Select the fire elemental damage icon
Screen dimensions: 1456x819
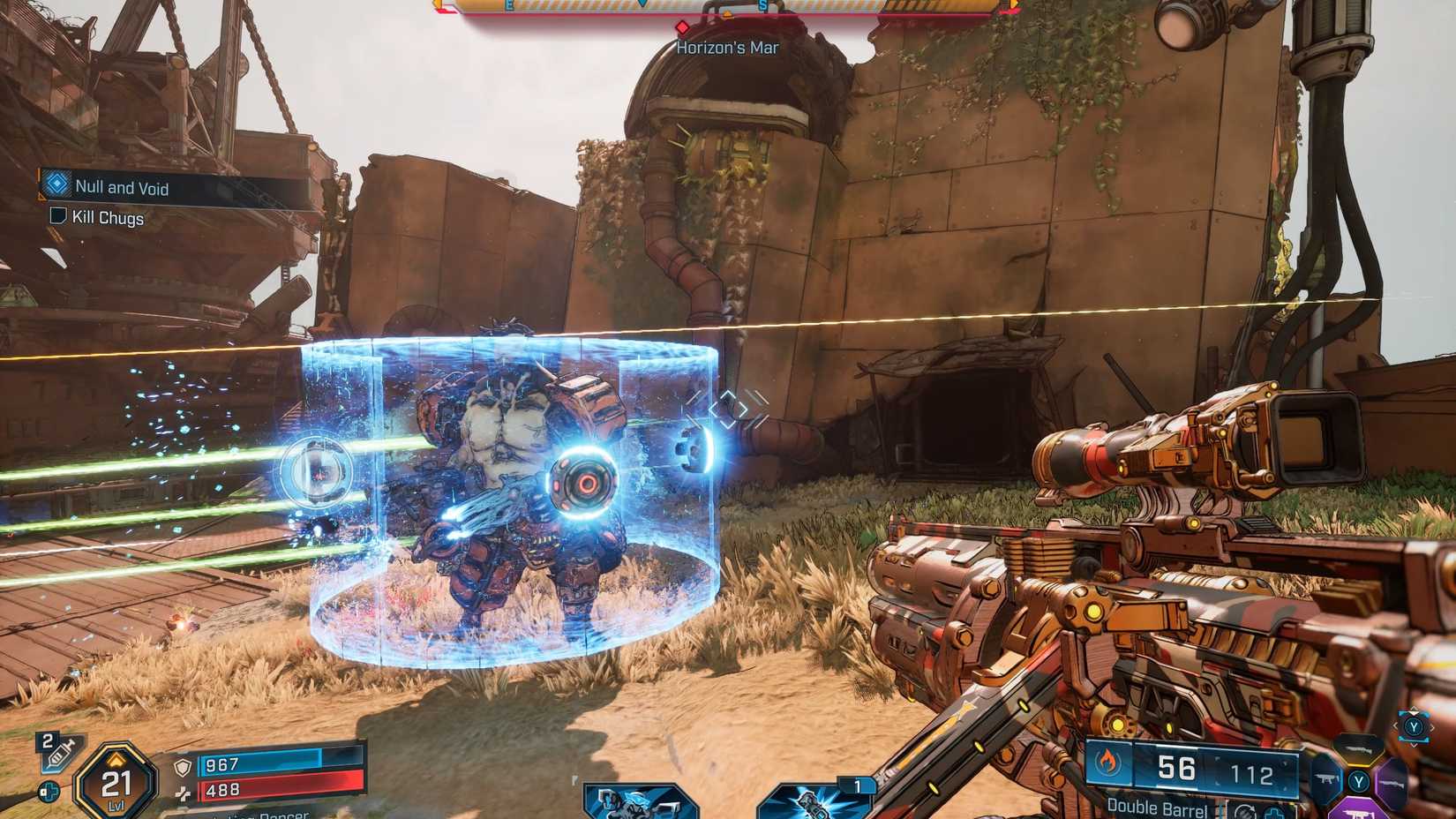point(1110,761)
